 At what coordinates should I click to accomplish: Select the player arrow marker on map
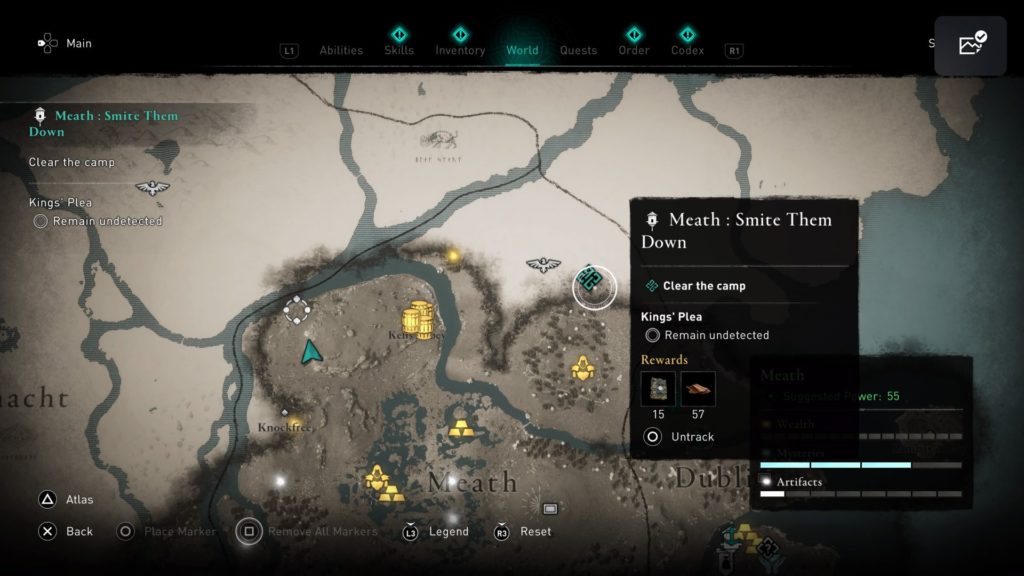click(312, 351)
